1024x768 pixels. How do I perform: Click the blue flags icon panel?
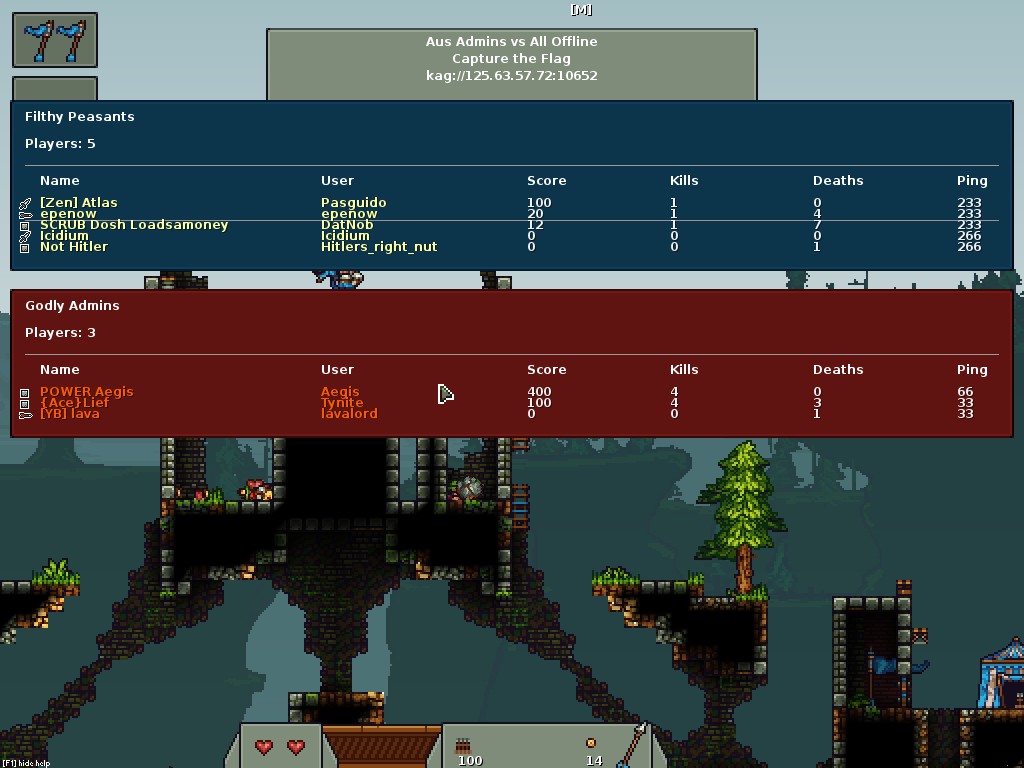[x=55, y=40]
